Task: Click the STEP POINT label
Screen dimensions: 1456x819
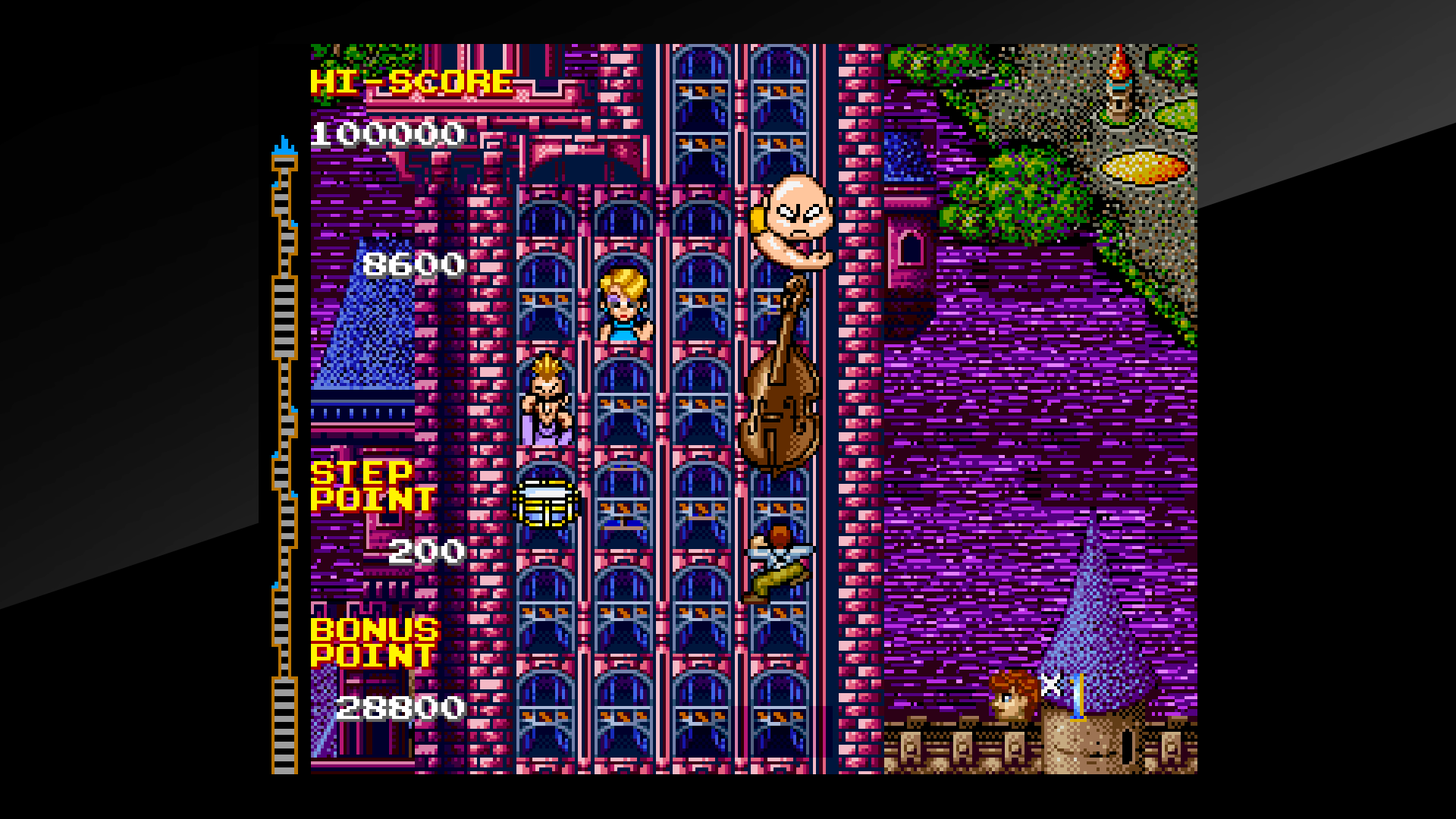Action: coord(372,485)
